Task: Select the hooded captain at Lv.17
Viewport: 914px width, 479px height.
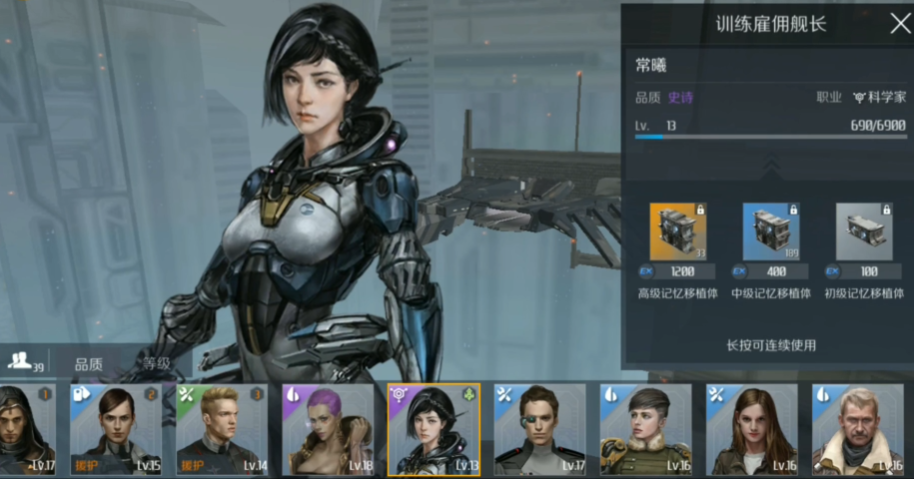Action: pyautogui.click(x=27, y=429)
